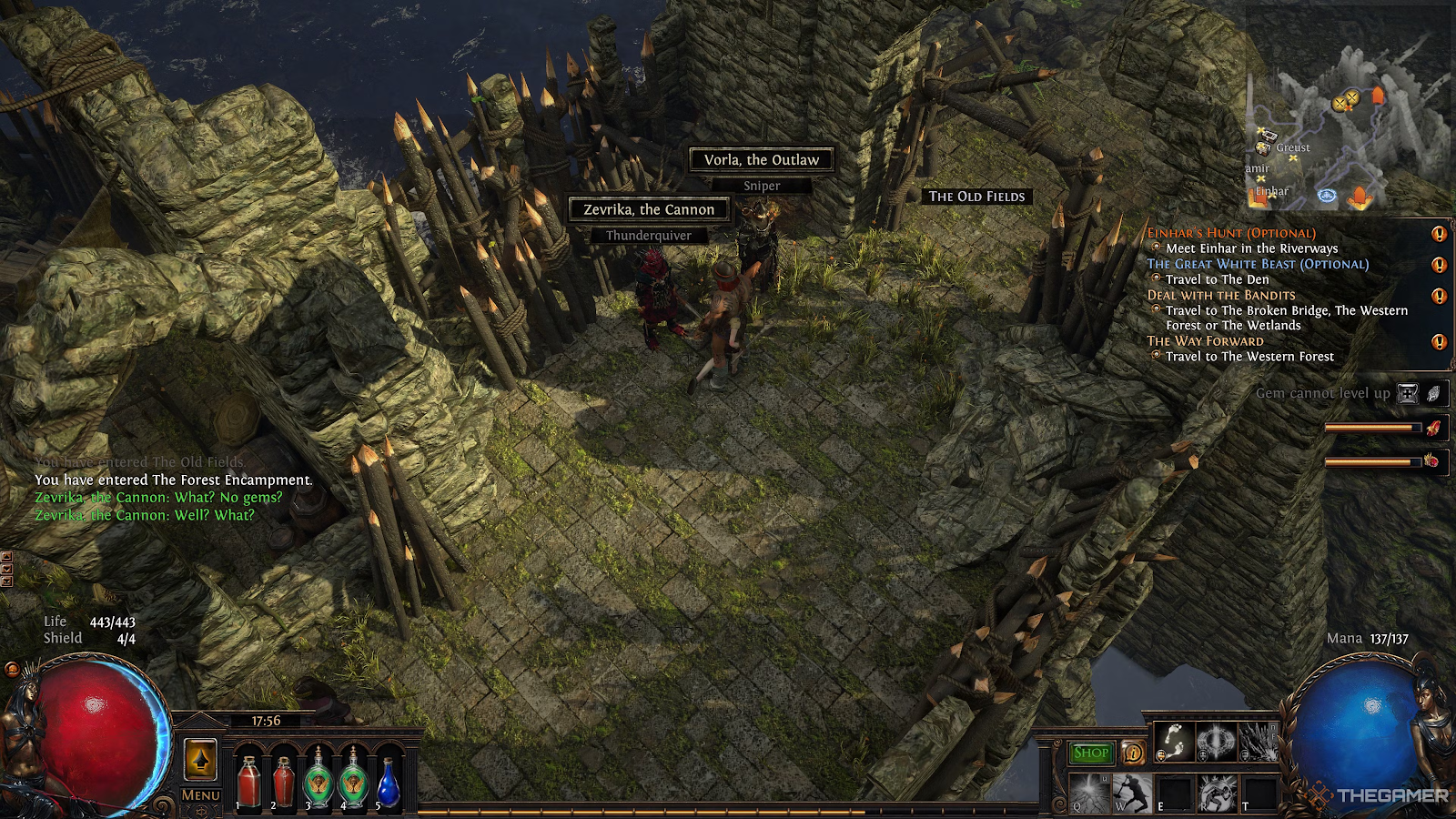This screenshot has width=1456, height=819.
Task: Click the Zevrika, the Cannon nameplate
Action: (649, 209)
